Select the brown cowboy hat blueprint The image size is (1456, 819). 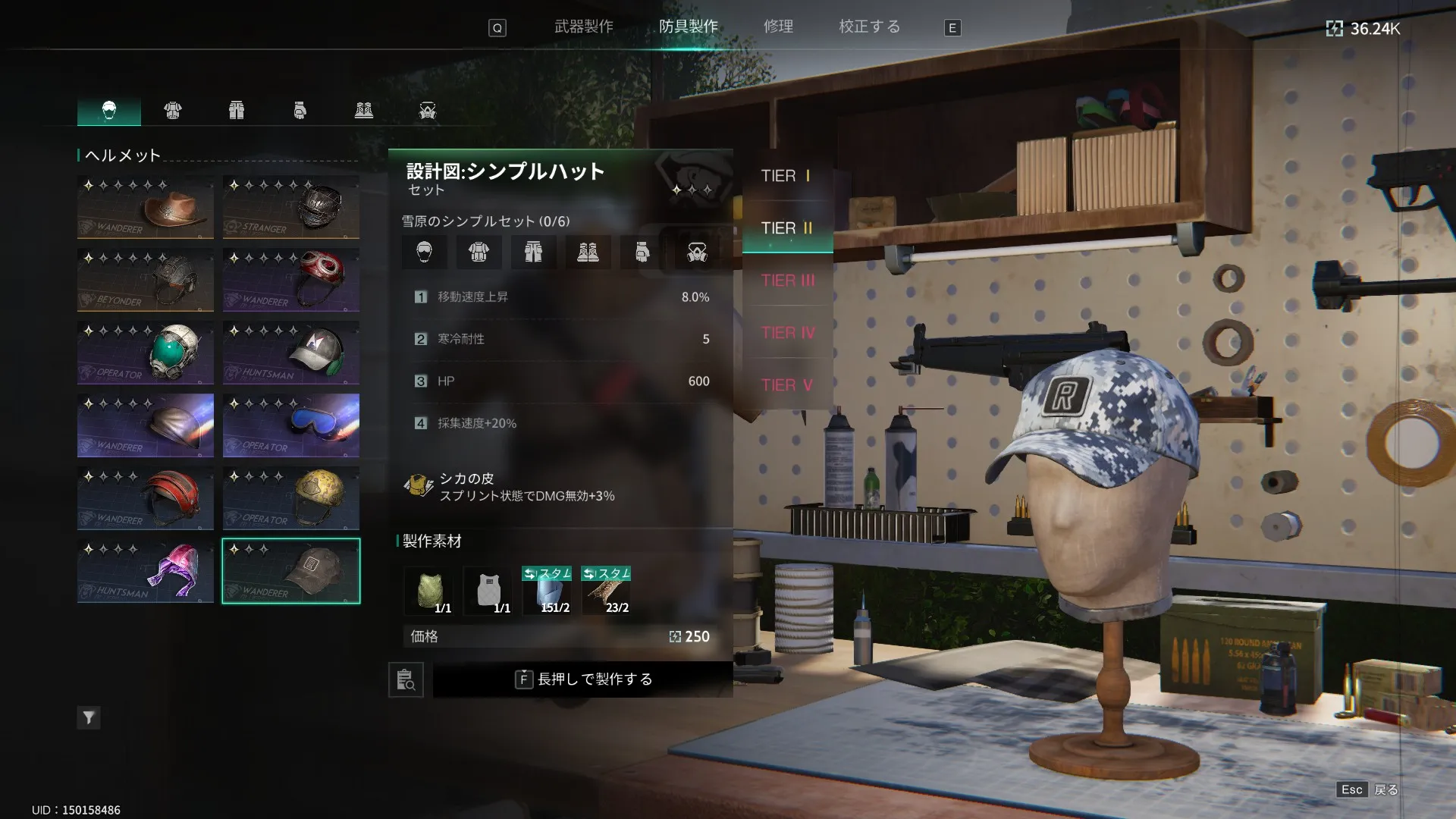click(x=146, y=207)
